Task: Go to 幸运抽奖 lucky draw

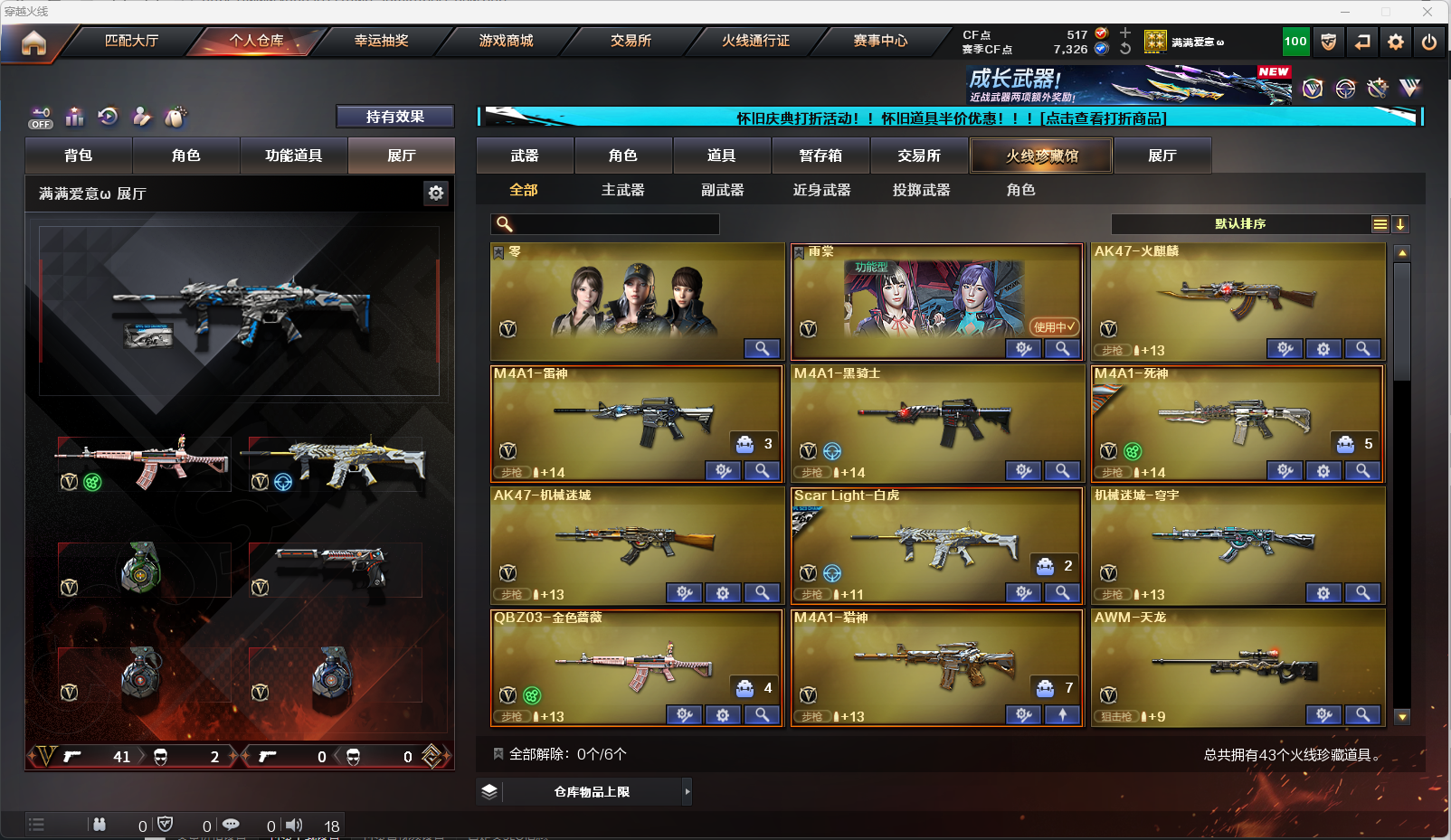Action: tap(381, 41)
